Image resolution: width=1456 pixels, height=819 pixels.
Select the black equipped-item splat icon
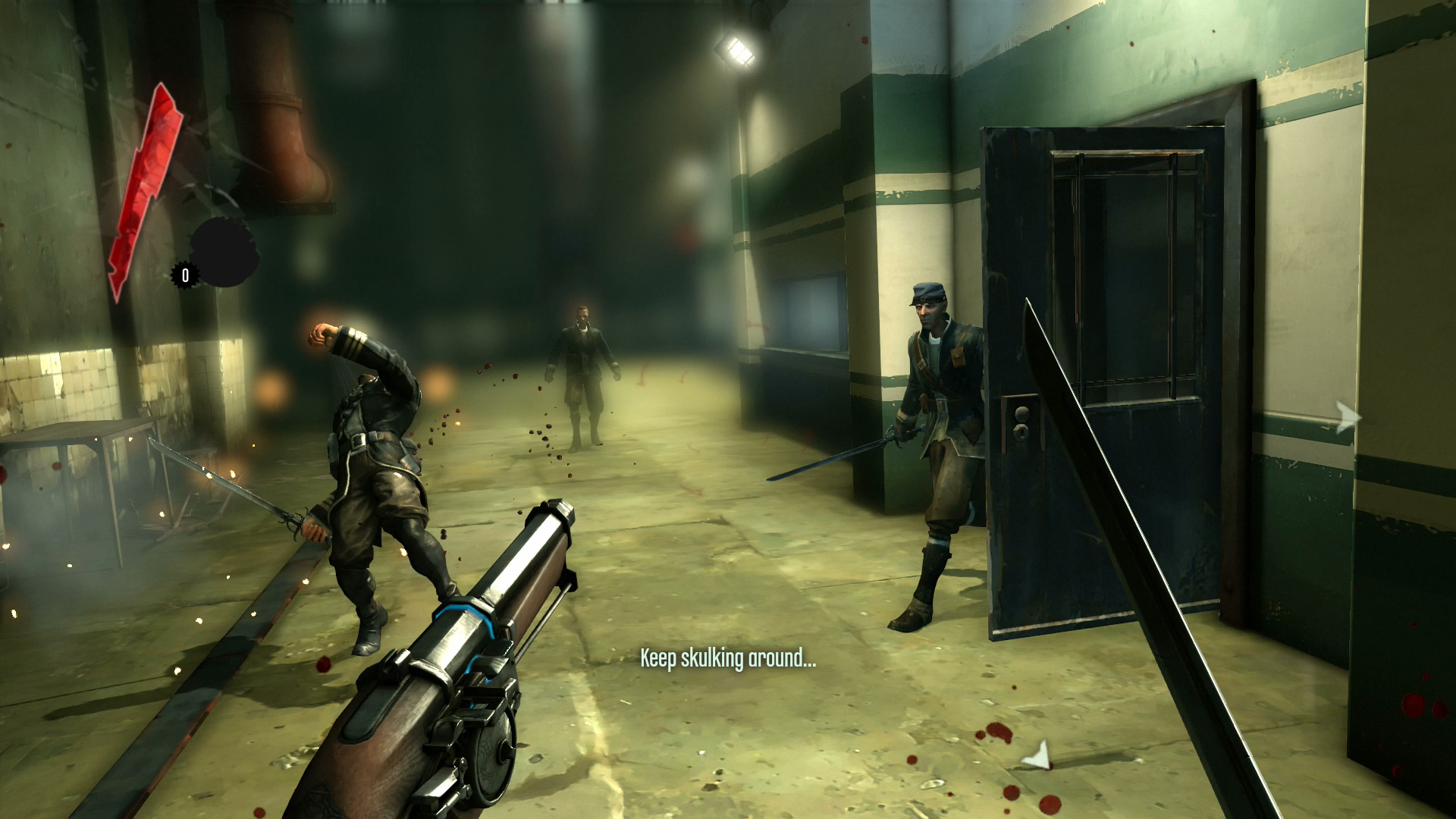coord(224,253)
